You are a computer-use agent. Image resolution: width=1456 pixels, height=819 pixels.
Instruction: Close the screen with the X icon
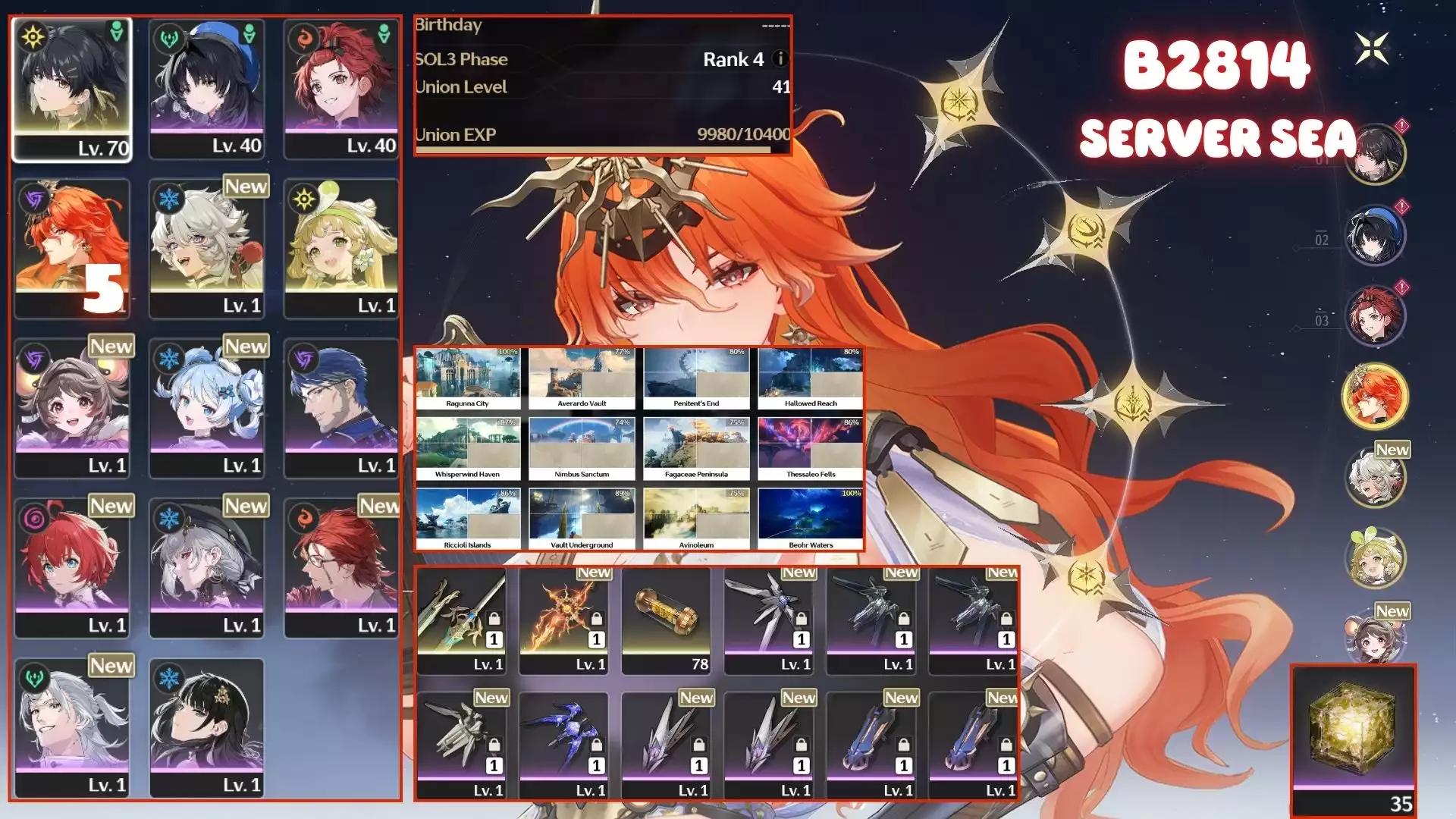[x=1372, y=49]
